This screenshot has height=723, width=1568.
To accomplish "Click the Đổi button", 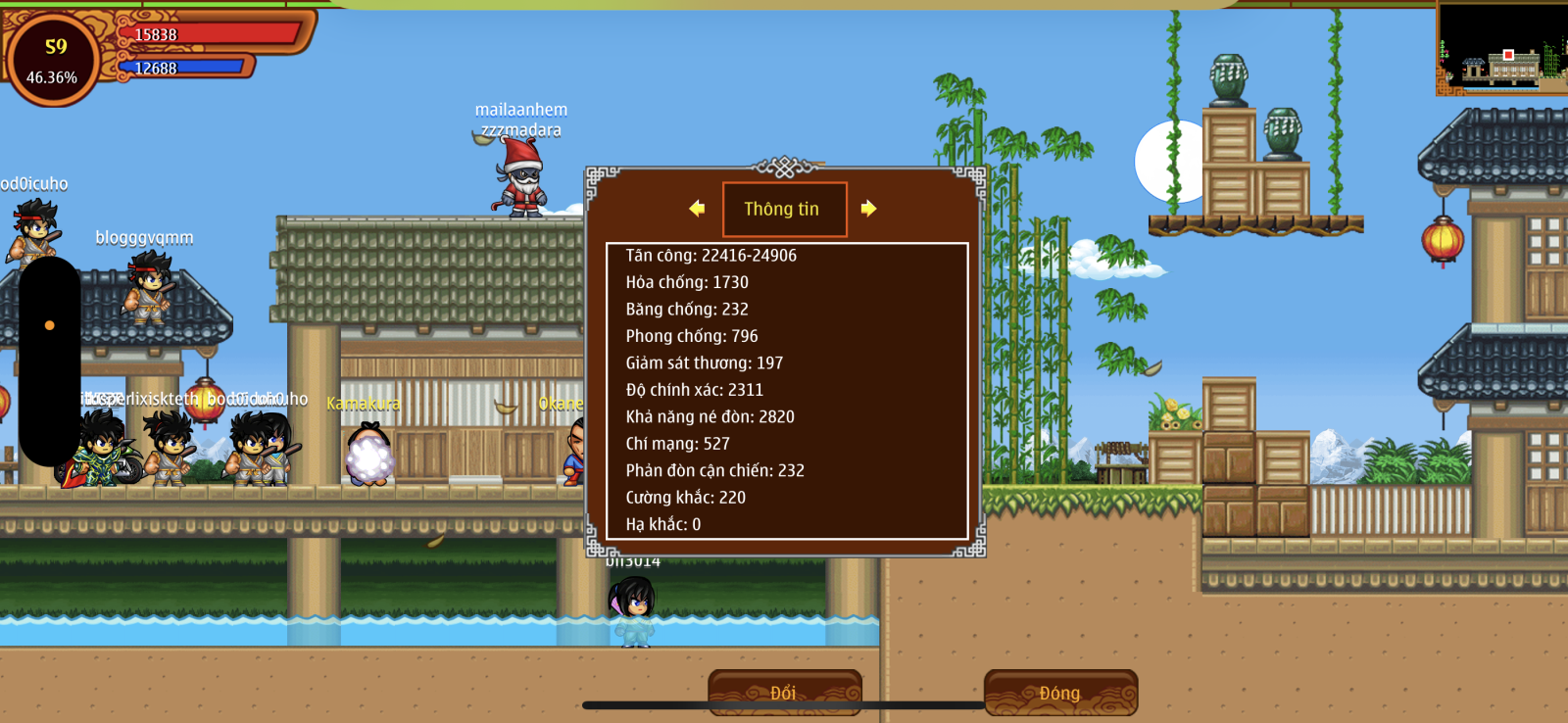I will (x=784, y=692).
